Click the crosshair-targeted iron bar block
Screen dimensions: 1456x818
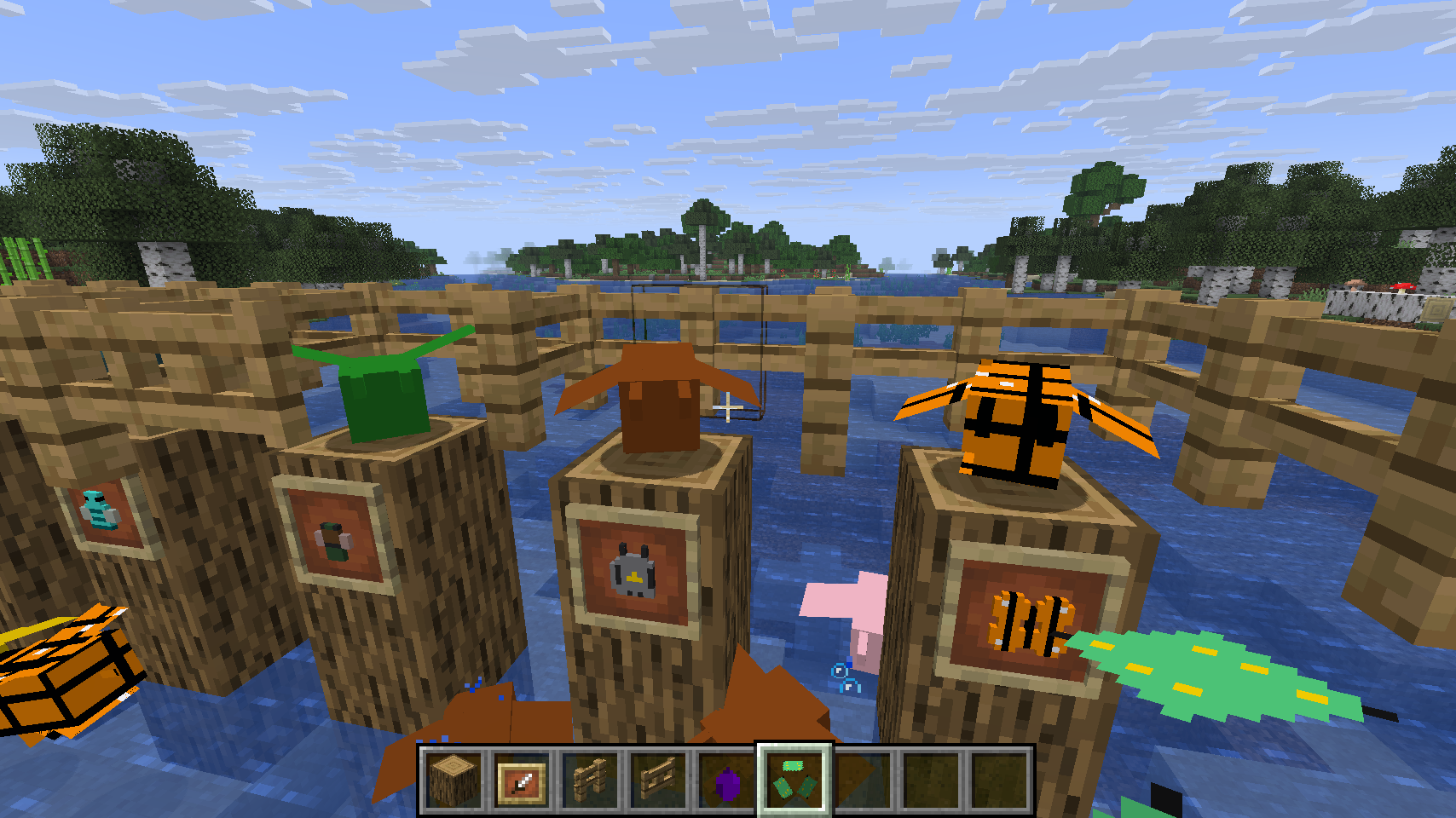click(x=729, y=409)
